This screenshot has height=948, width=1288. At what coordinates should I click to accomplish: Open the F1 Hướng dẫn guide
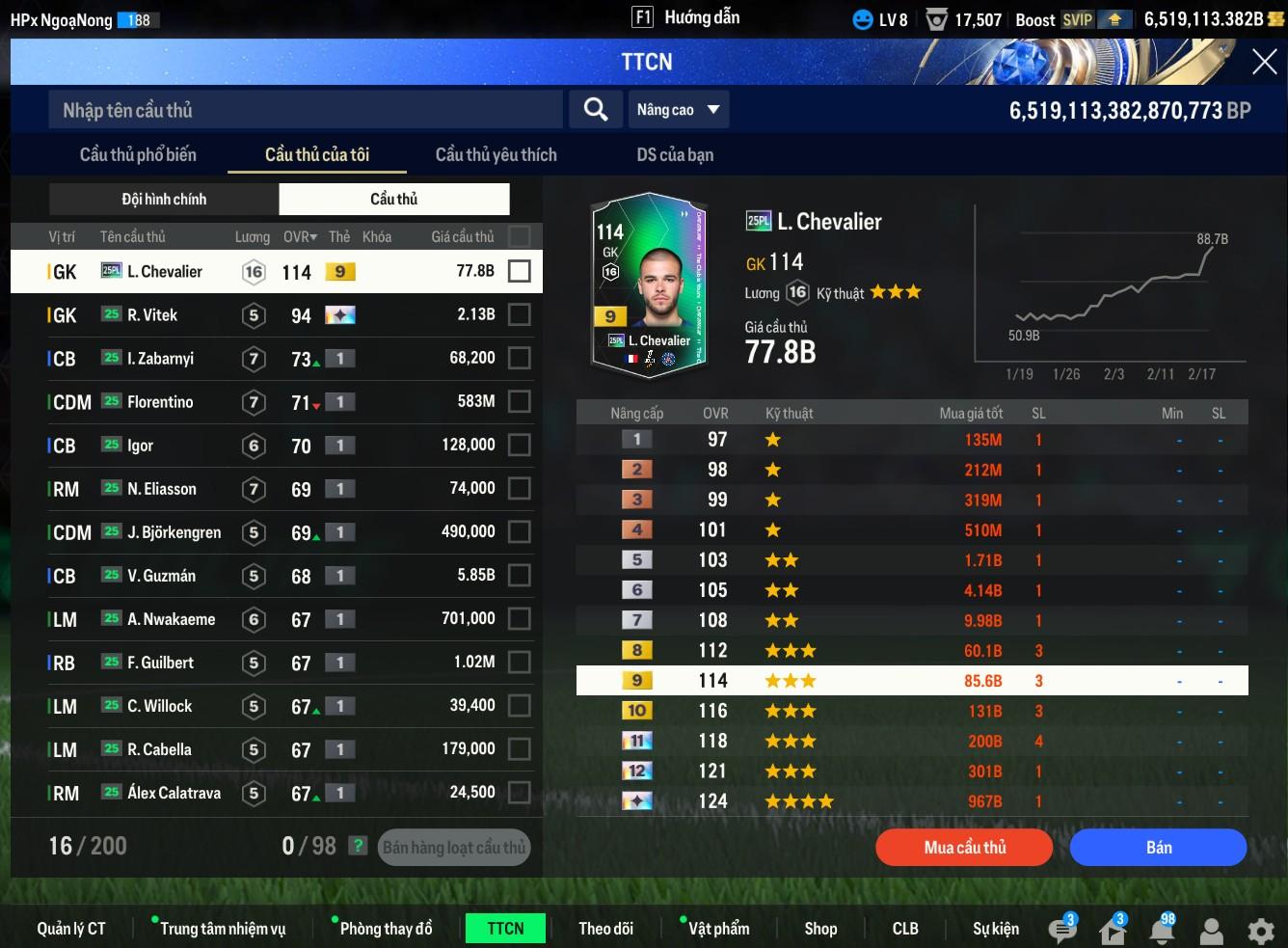point(685,17)
